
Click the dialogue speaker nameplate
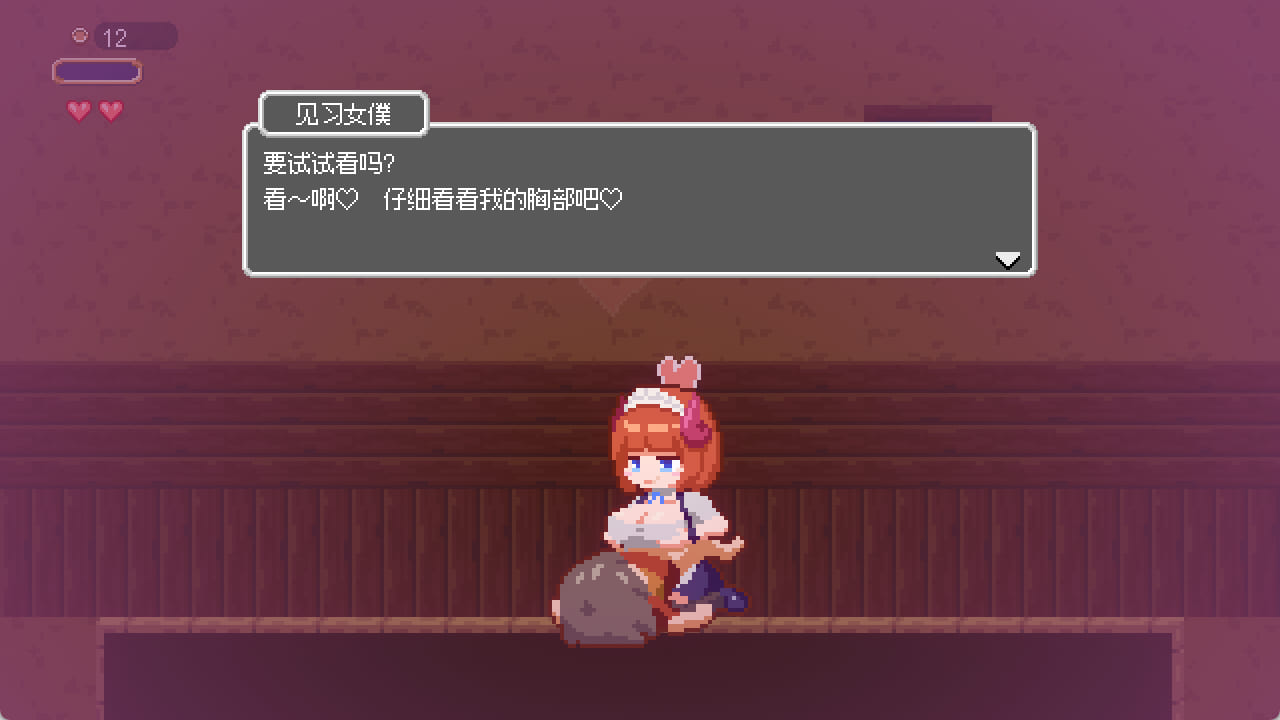(344, 114)
